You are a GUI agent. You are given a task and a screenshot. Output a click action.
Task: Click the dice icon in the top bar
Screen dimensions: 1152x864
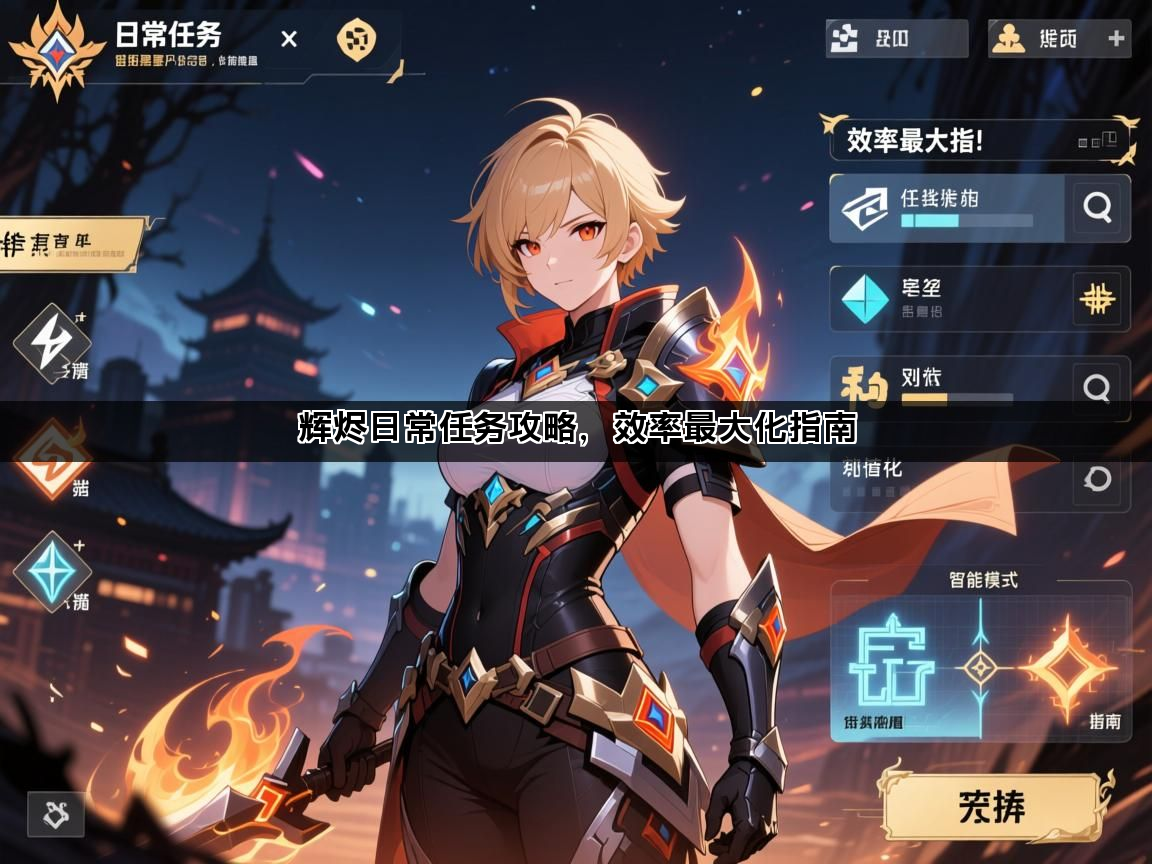357,40
